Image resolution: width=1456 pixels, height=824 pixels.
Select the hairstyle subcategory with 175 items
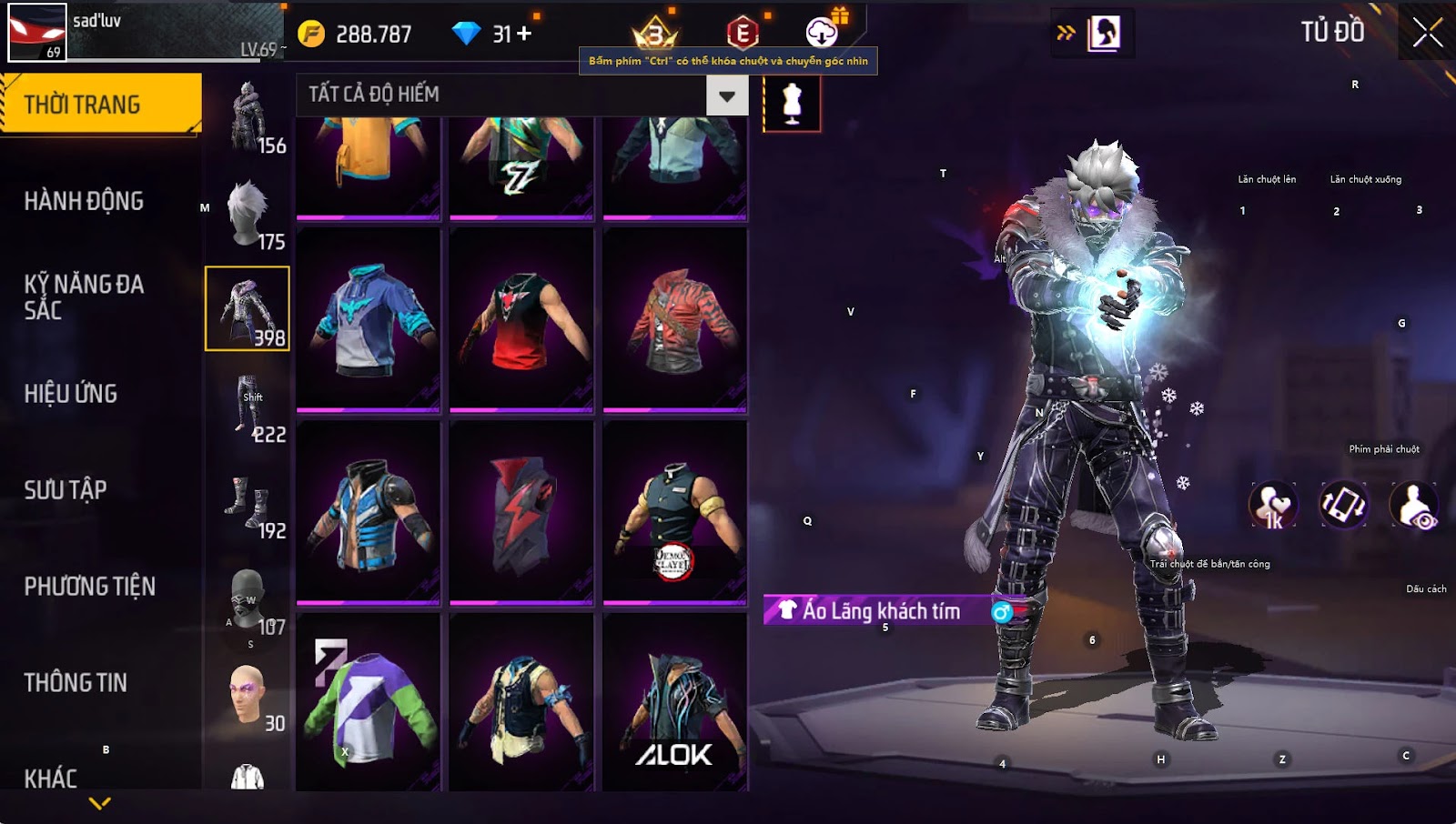[x=248, y=215]
